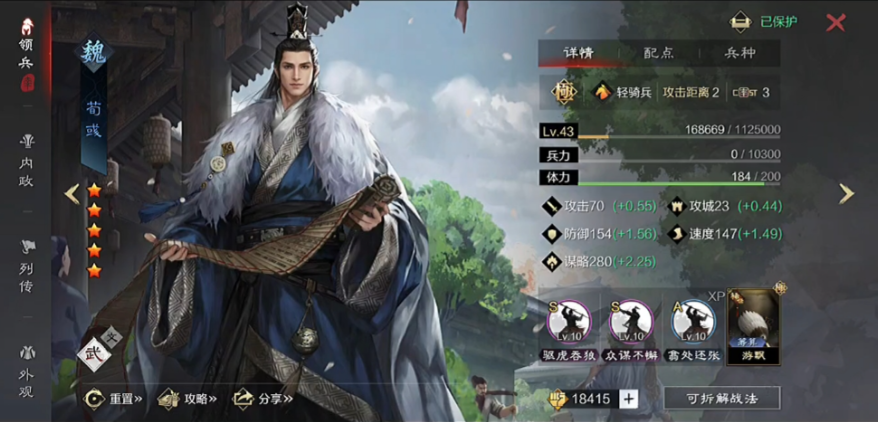The image size is (878, 422).
Task: Open 可拆解战法 dismantle tactics
Action: click(721, 398)
